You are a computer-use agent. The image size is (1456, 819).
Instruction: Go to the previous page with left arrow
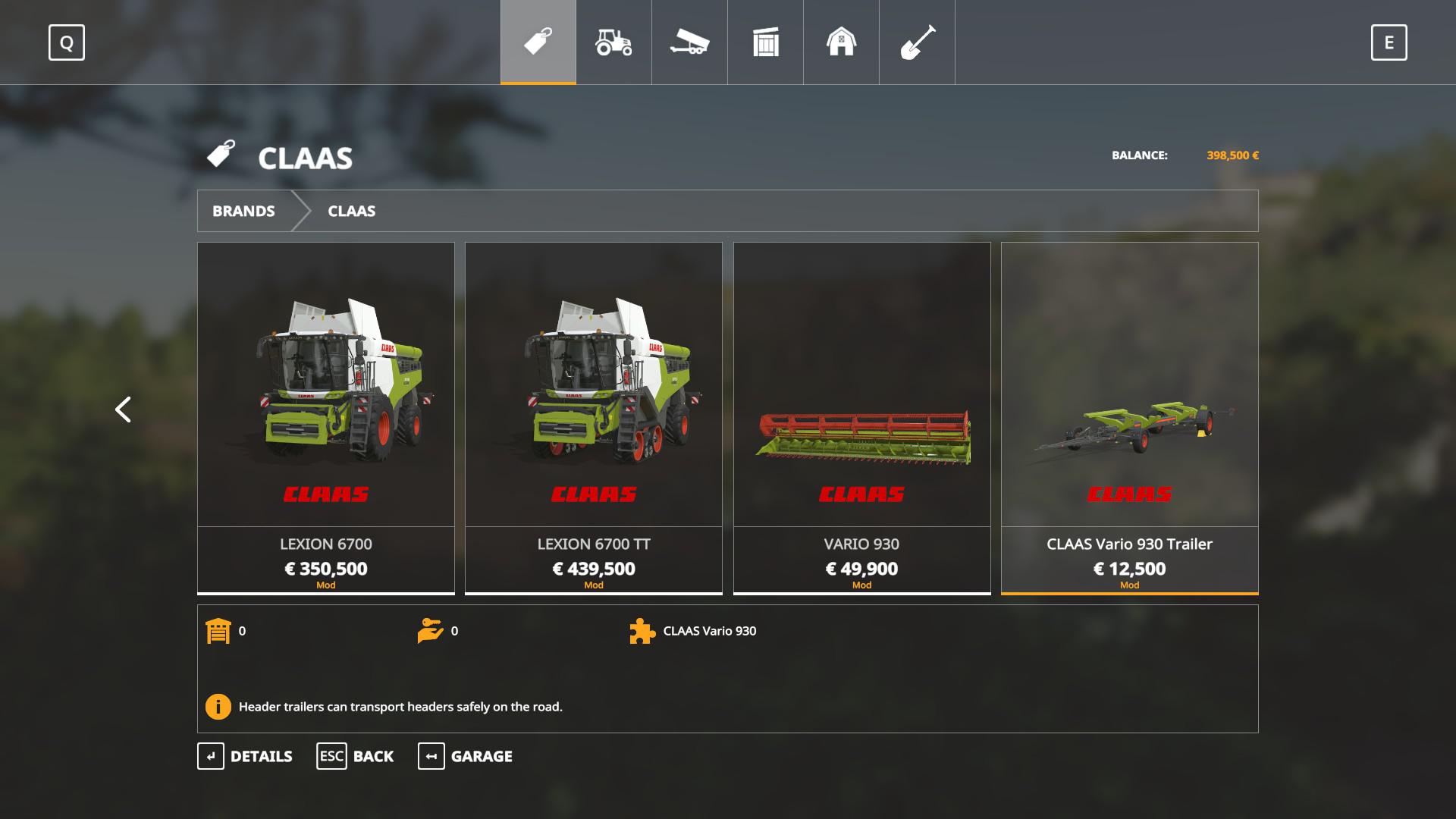click(x=123, y=409)
